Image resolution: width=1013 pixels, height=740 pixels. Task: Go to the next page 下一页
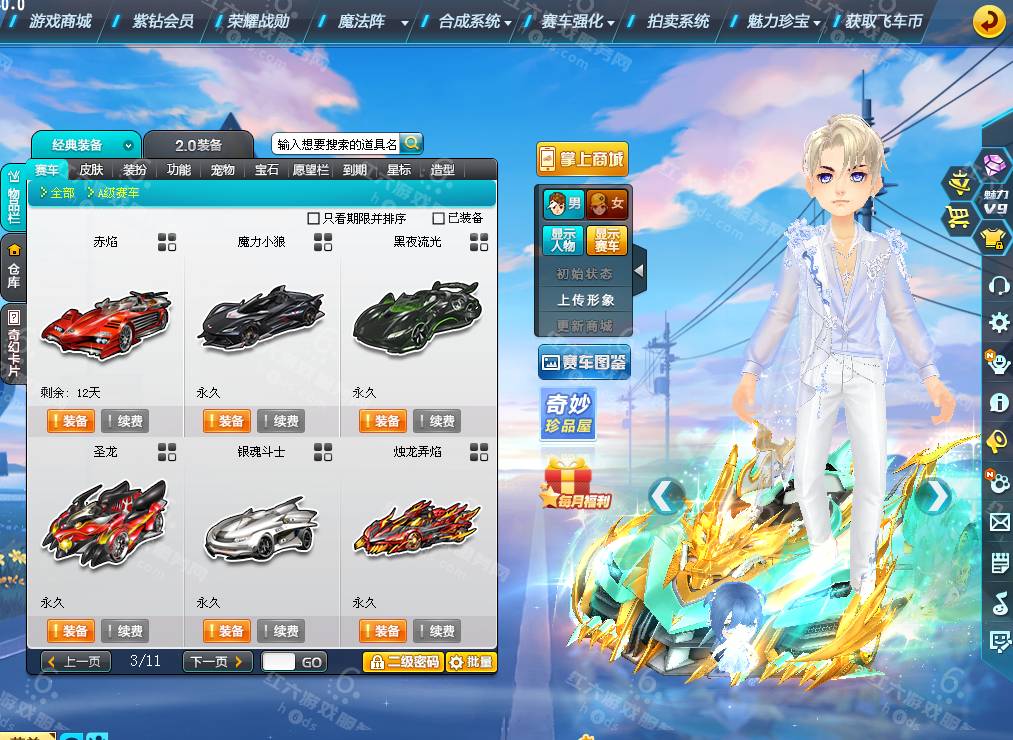coord(217,661)
